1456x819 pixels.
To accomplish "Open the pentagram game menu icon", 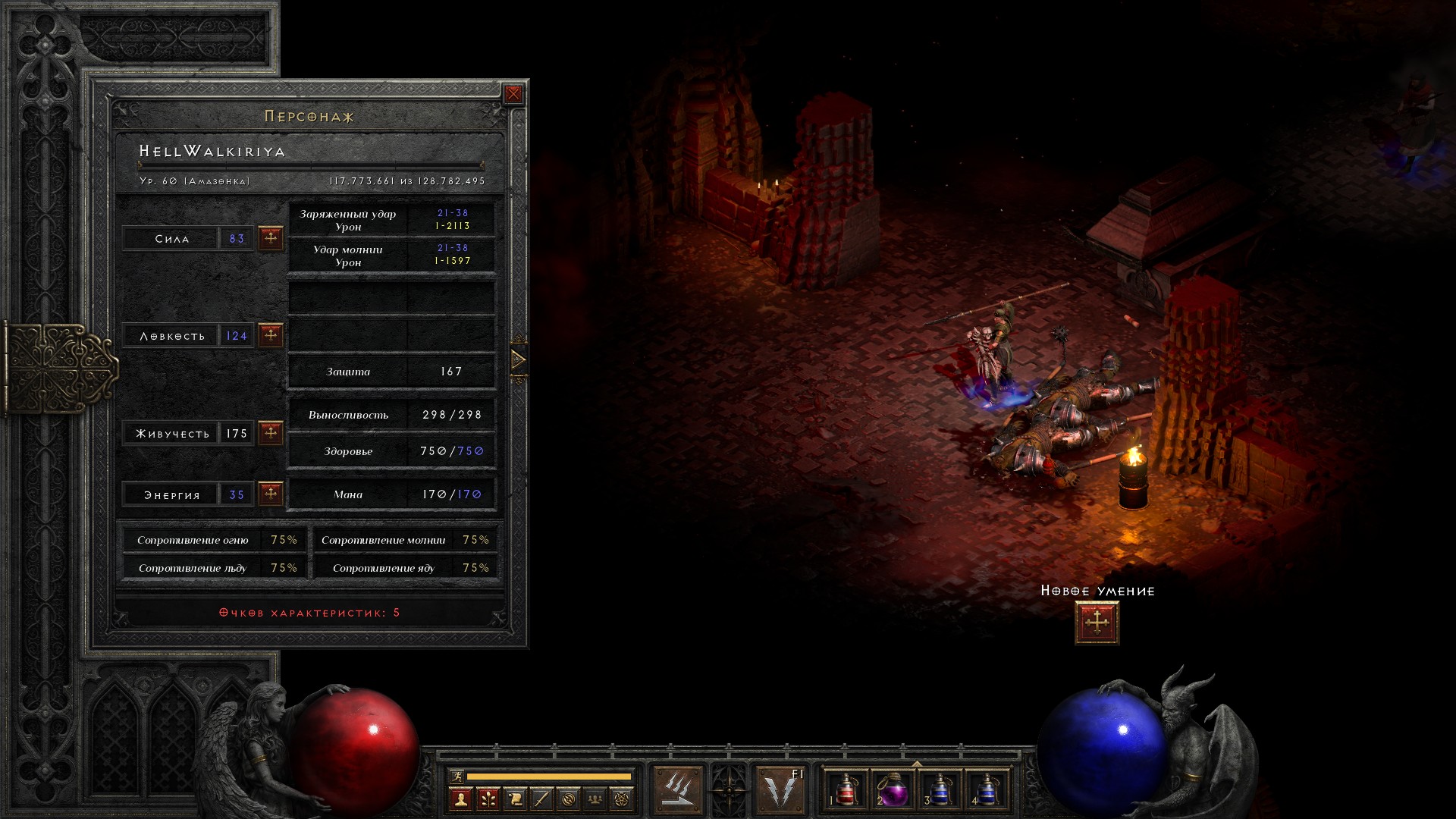I will click(x=622, y=799).
